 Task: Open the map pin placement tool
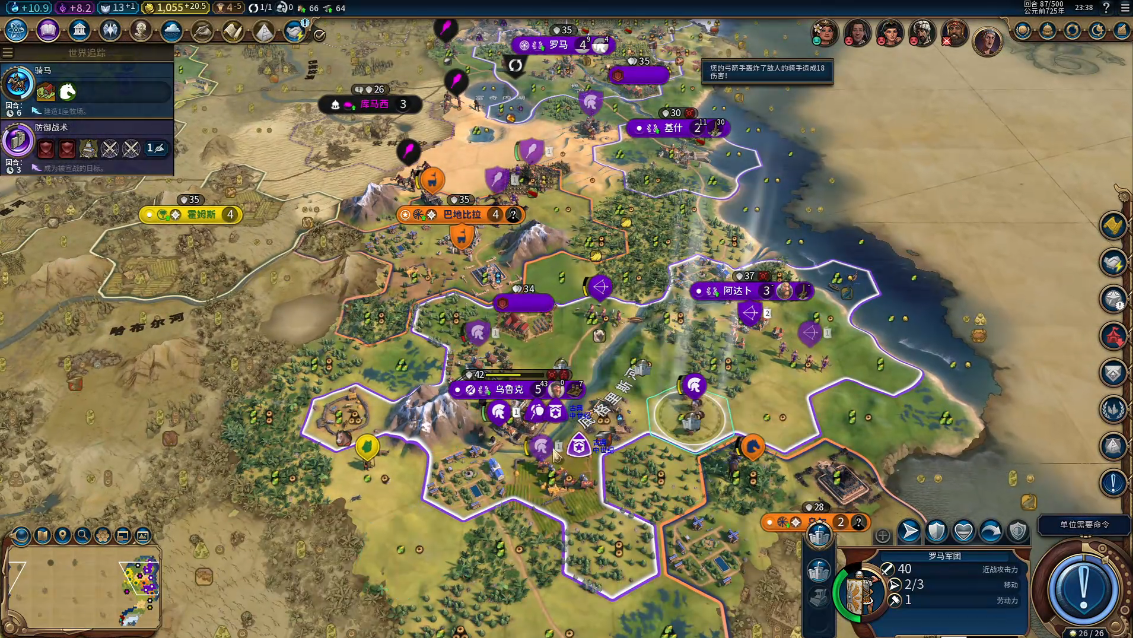(x=62, y=535)
